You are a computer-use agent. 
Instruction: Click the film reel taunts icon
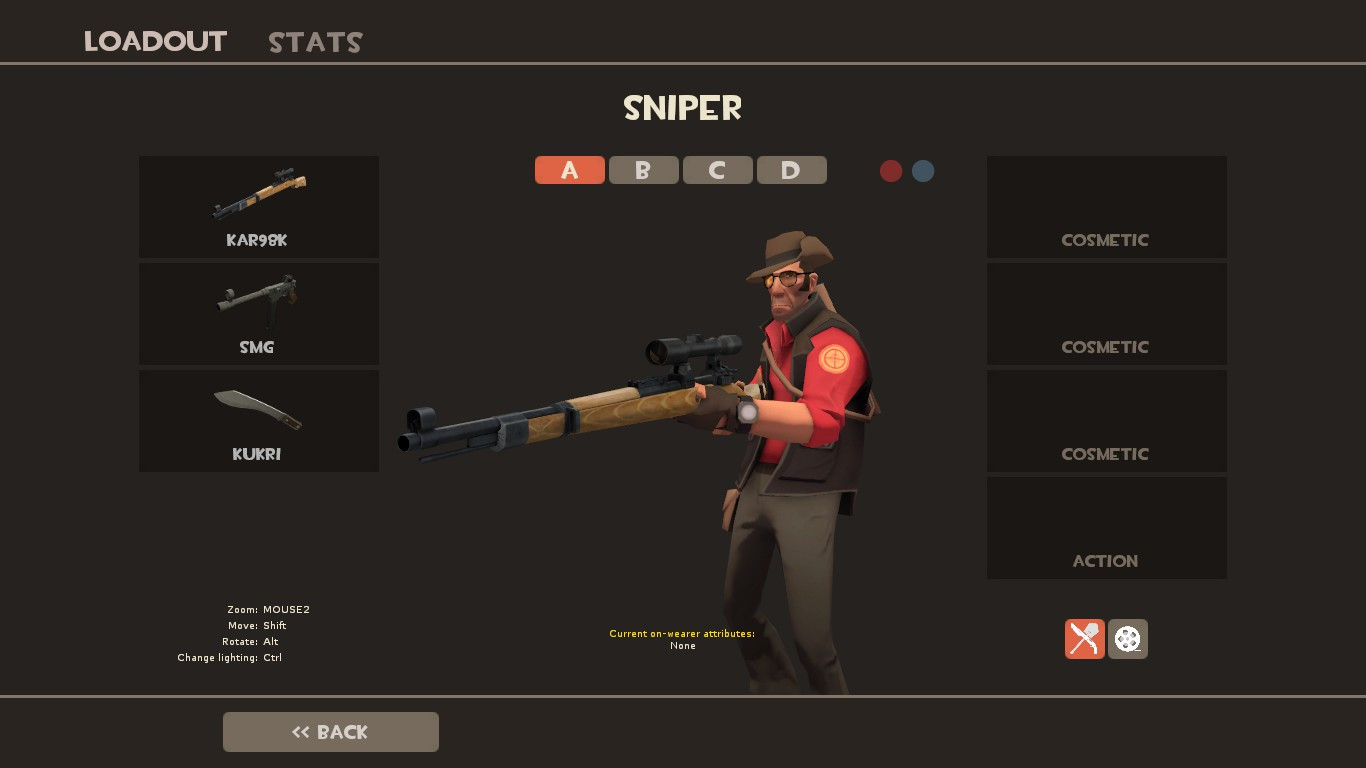(1127, 638)
